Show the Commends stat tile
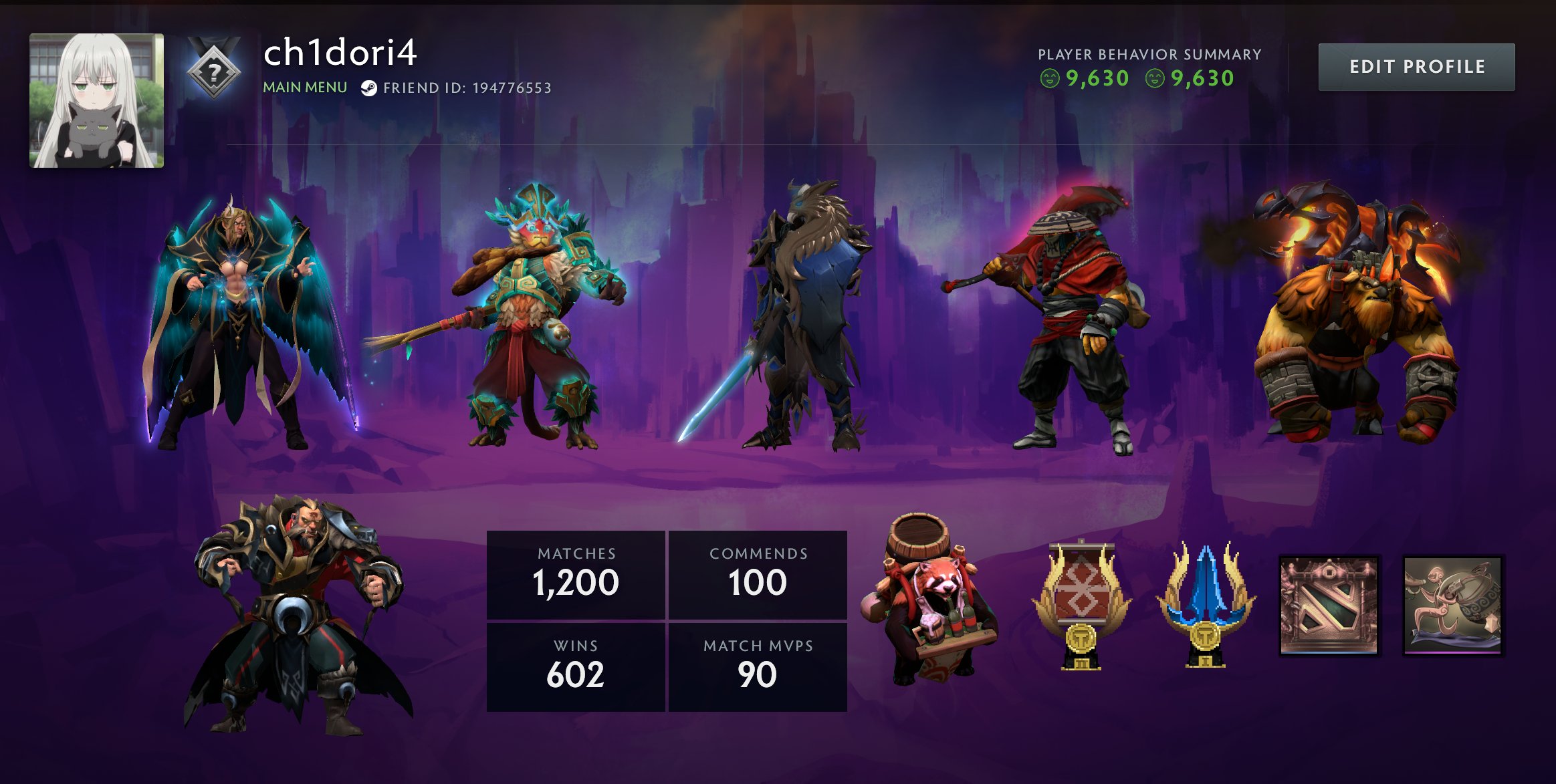The width and height of the screenshot is (1556, 784). (x=758, y=574)
